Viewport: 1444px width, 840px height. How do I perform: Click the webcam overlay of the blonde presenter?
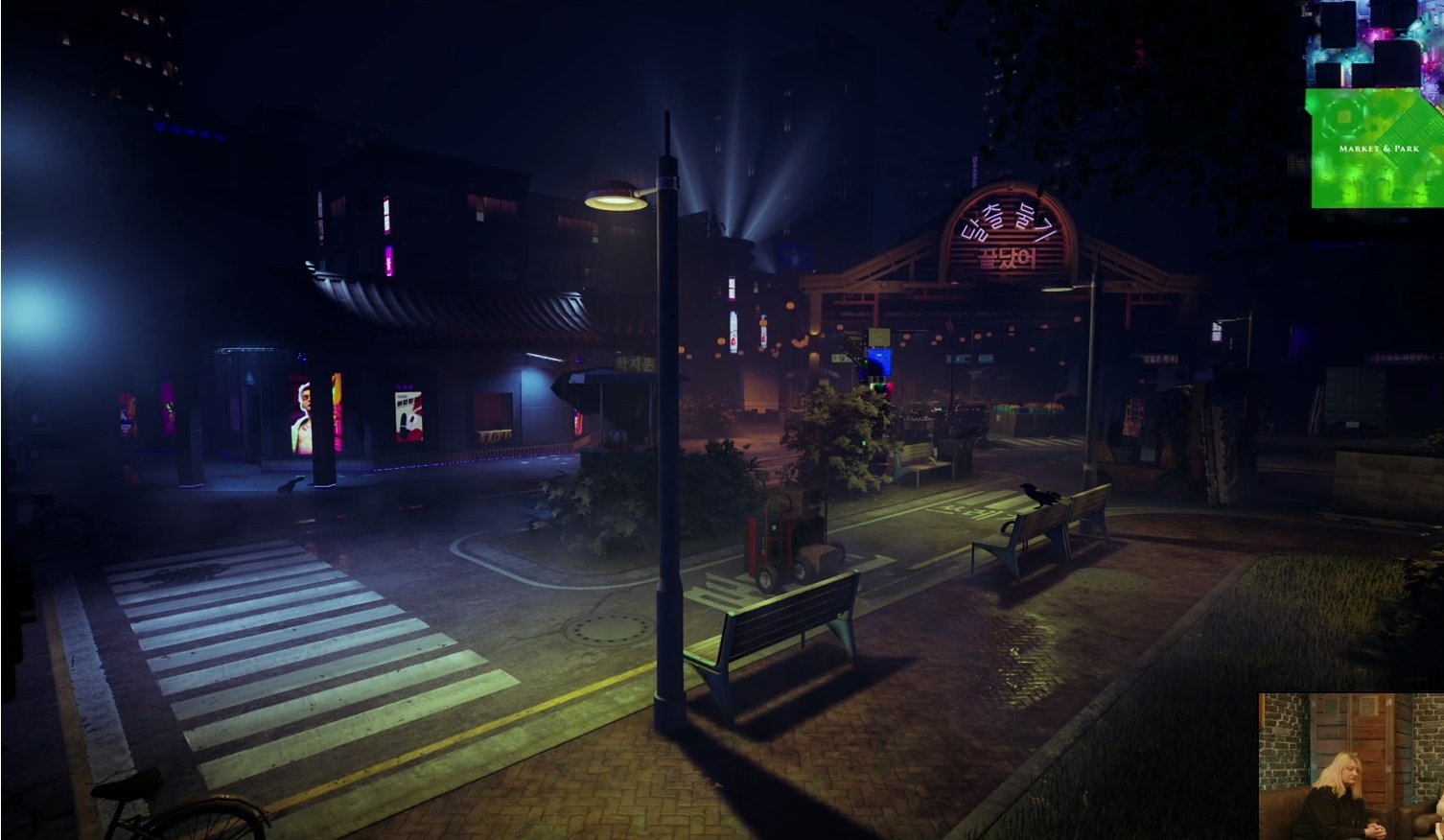1350,765
